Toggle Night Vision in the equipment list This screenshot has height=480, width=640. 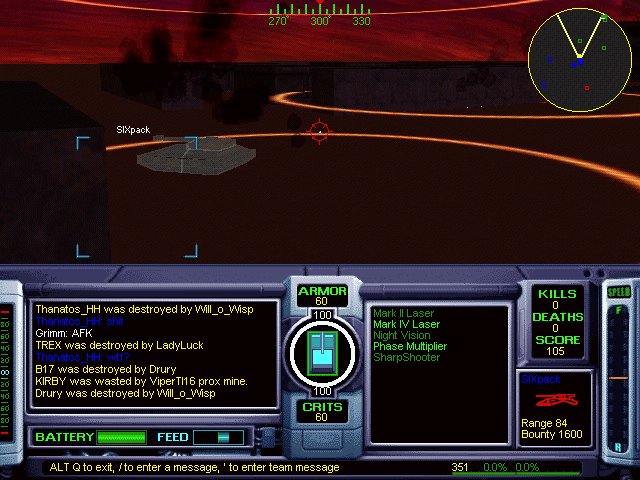[x=402, y=335]
